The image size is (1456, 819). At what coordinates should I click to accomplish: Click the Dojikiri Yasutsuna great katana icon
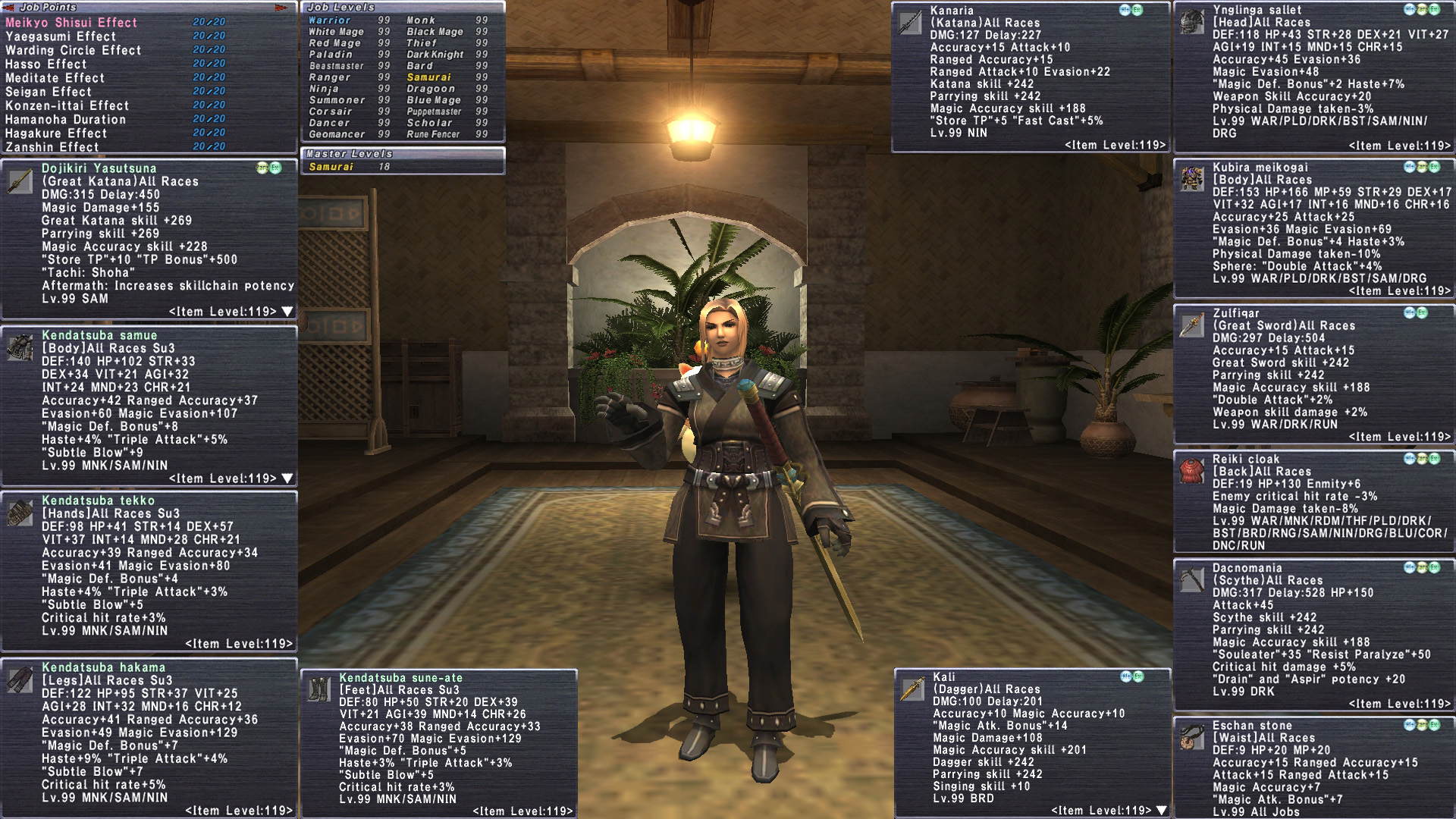tap(20, 180)
